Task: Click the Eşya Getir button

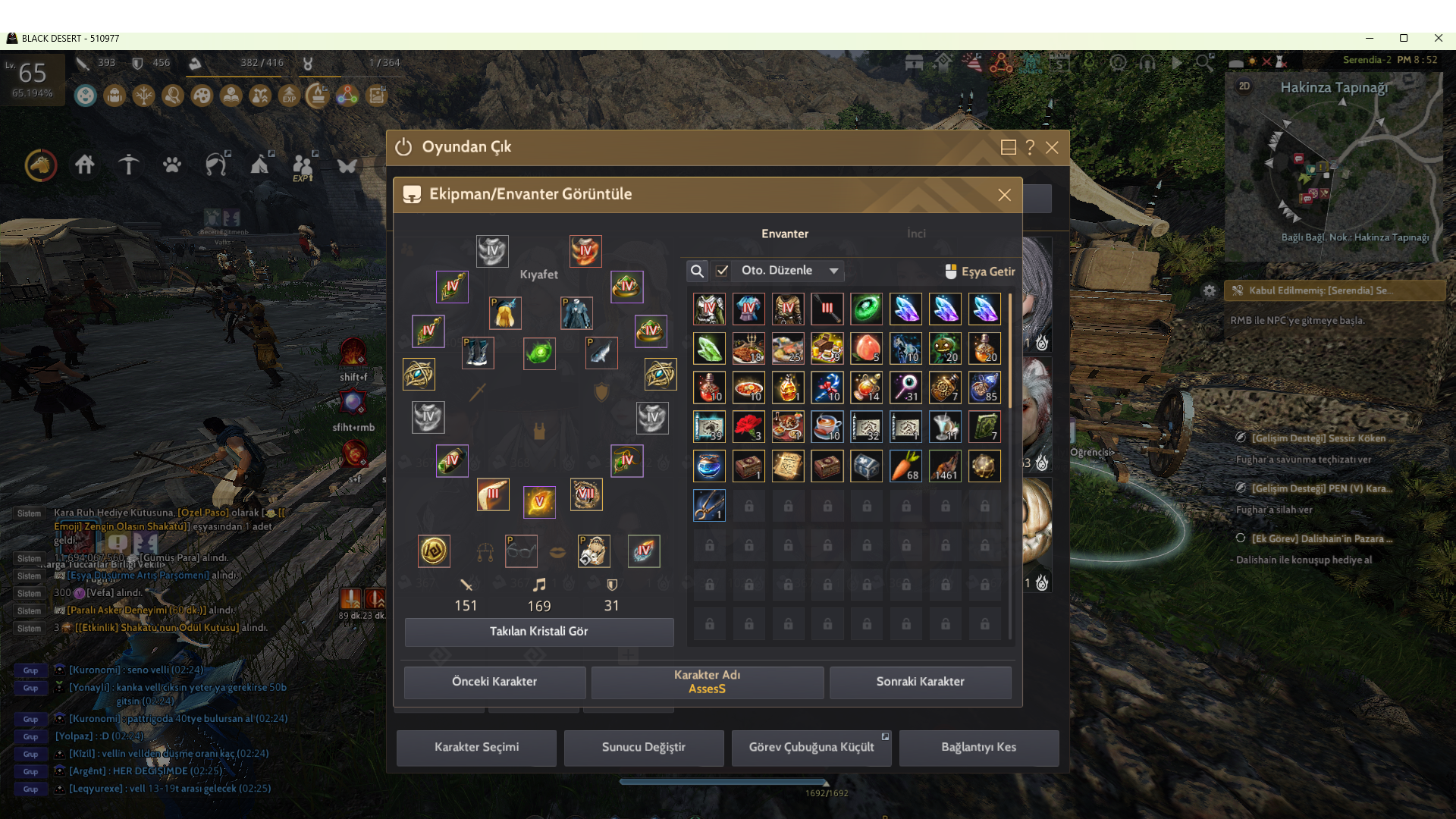Action: tap(980, 271)
